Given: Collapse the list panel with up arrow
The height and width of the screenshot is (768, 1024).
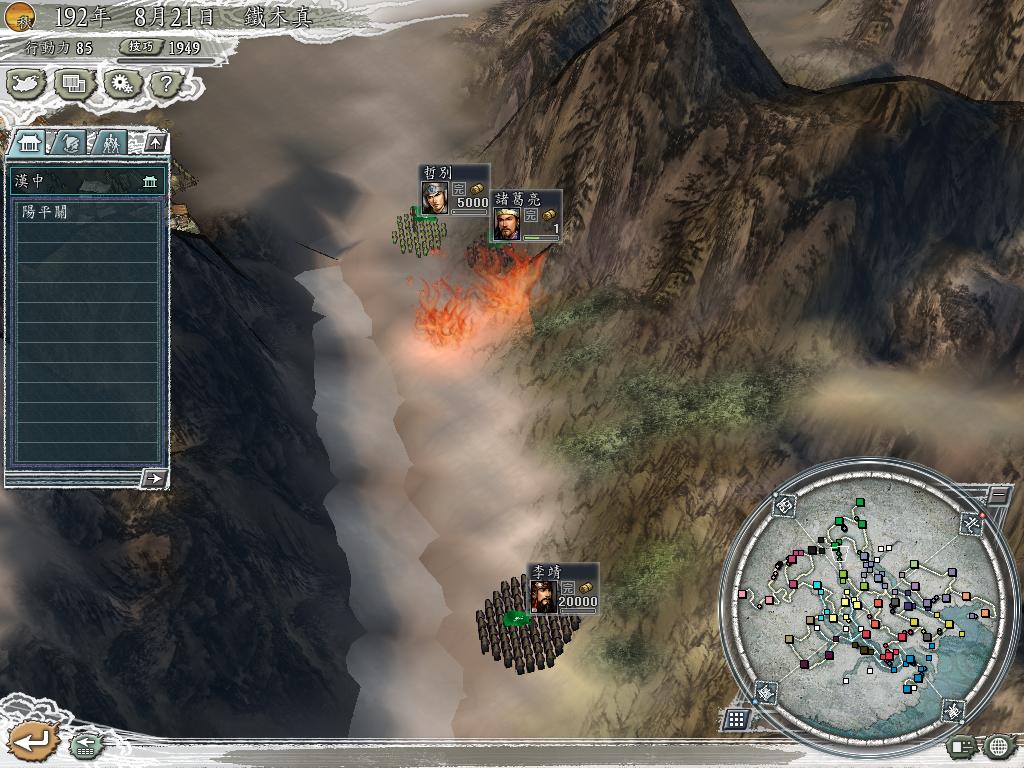Looking at the screenshot, I should [154, 143].
